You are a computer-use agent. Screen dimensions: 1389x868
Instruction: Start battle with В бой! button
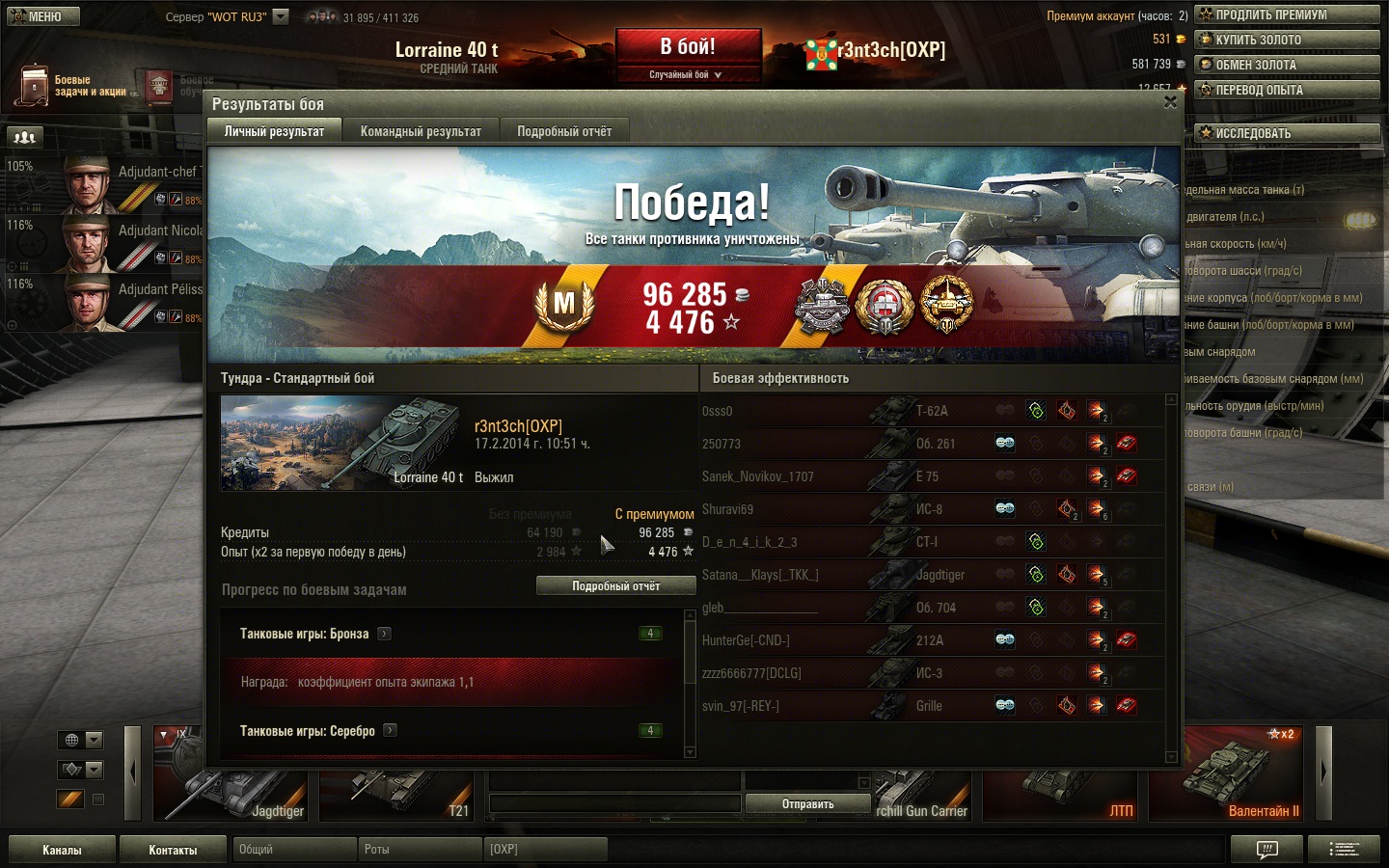688,47
